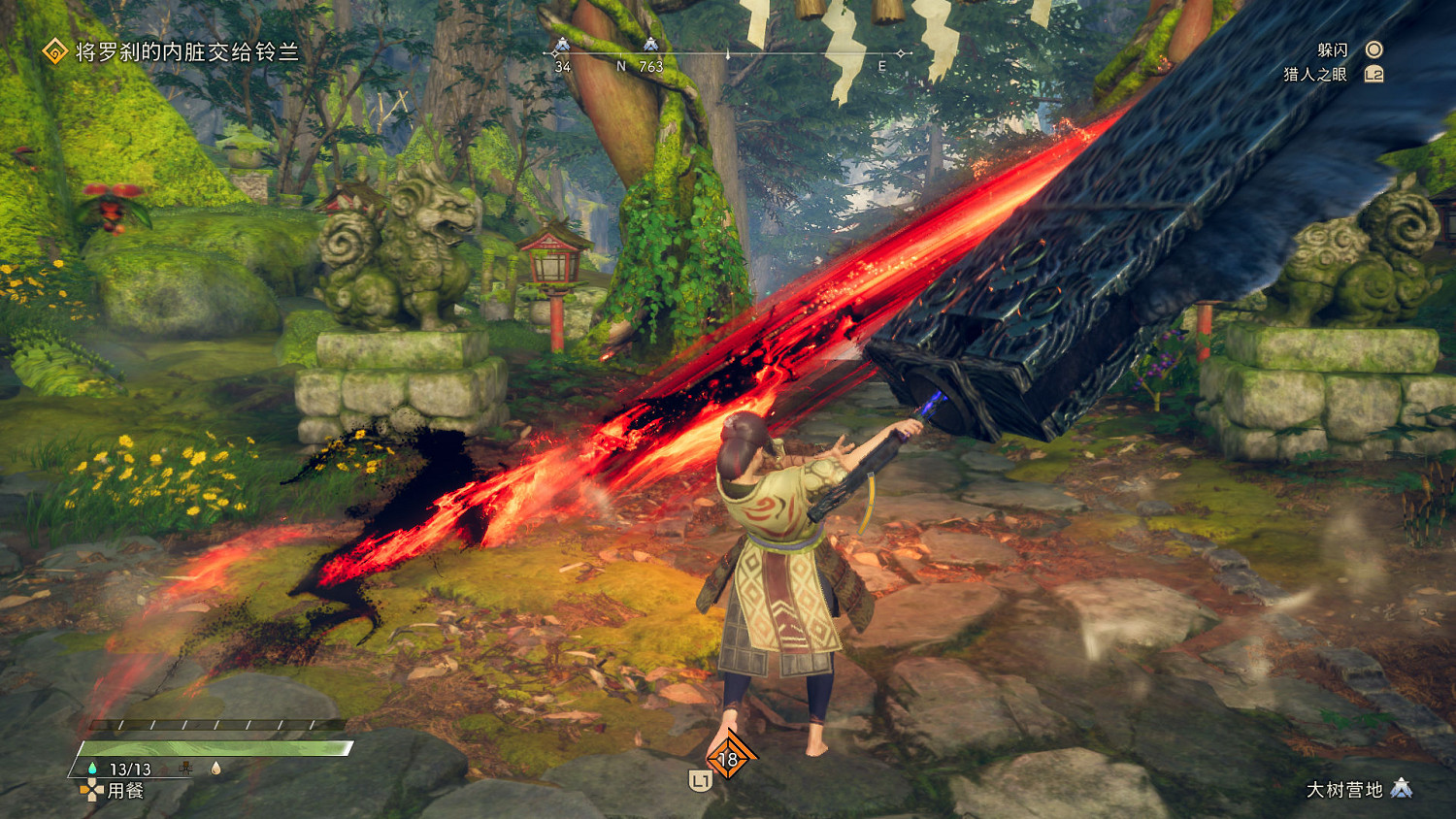Click the compass camp marker labeled 34

pos(561,46)
